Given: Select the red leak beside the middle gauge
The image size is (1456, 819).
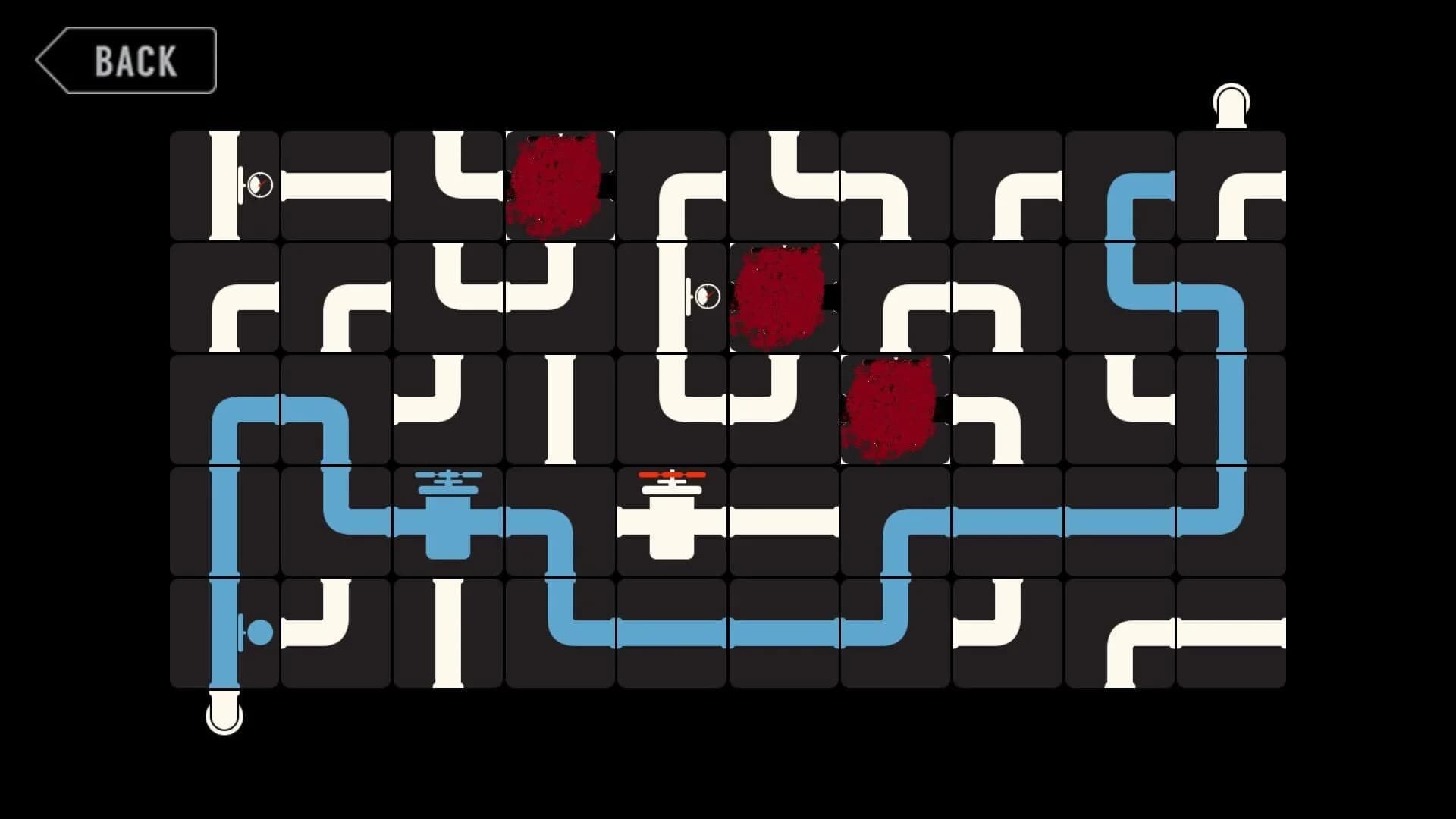Looking at the screenshot, I should click(x=783, y=297).
